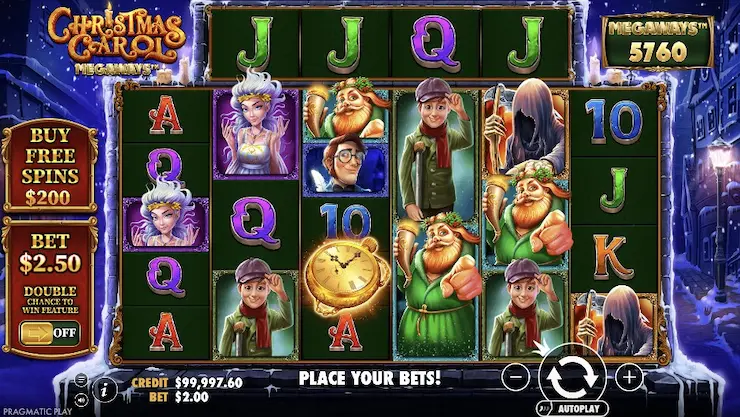Open the hamburger settings menu
This screenshot has width=740, height=417.
[81, 380]
